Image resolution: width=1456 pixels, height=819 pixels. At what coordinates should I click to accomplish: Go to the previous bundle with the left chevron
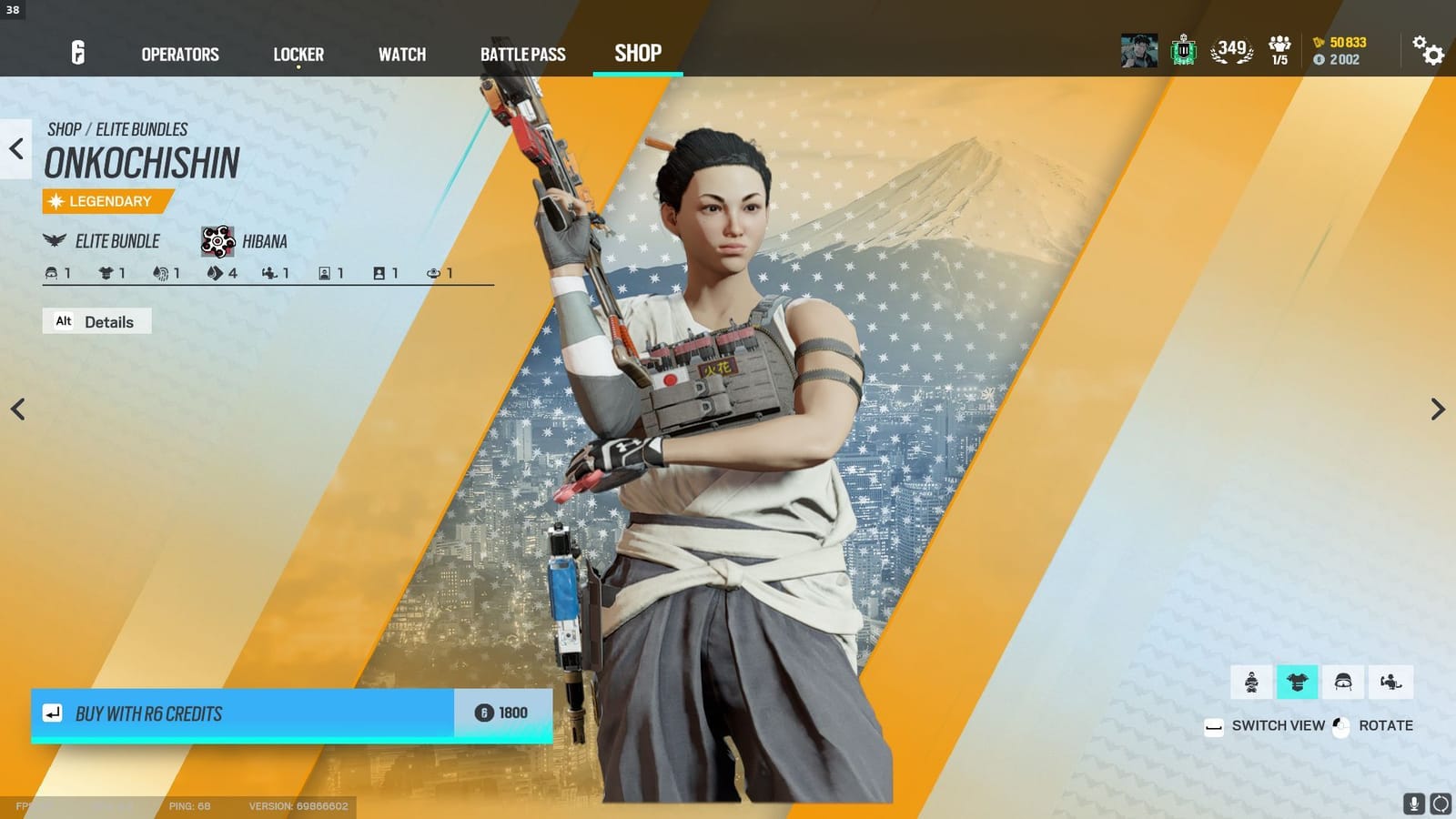[18, 409]
